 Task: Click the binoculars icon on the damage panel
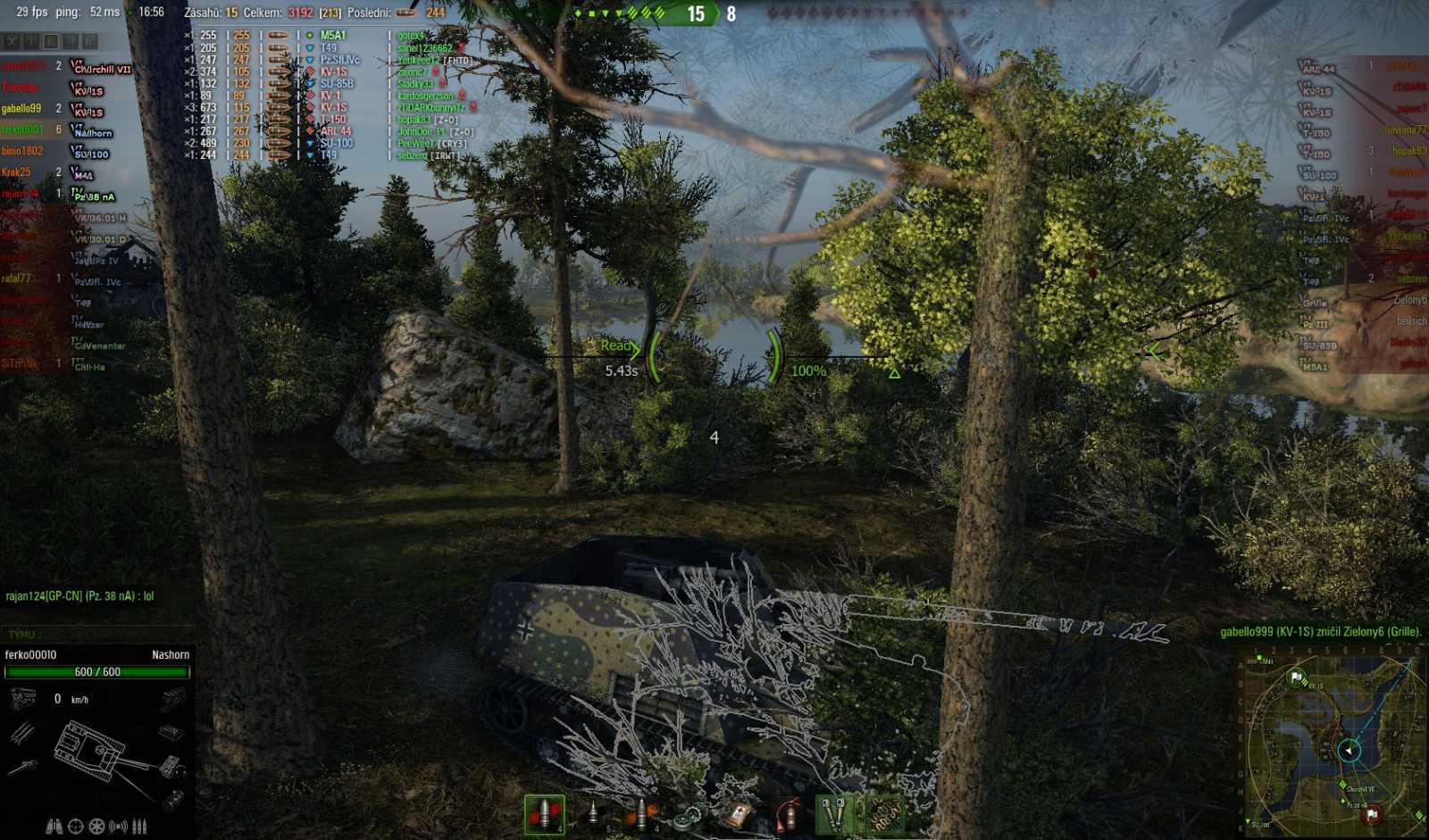point(55,826)
